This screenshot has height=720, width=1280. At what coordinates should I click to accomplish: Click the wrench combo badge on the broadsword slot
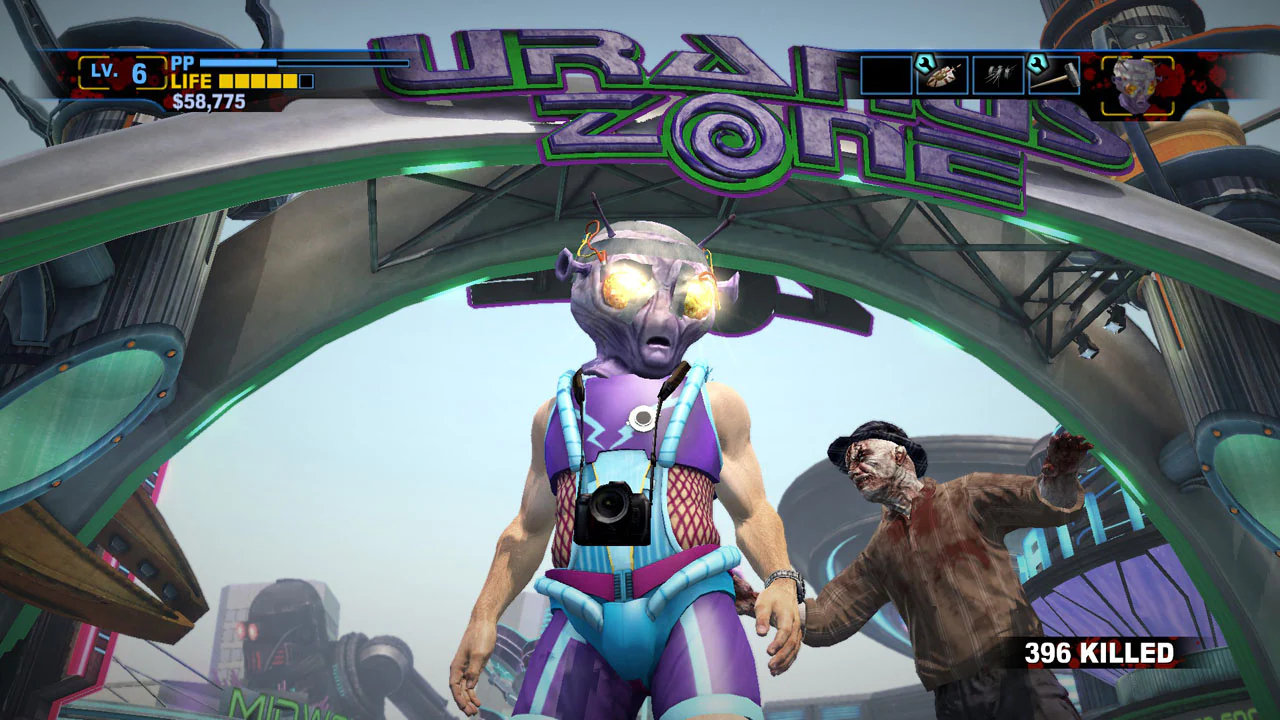924,62
